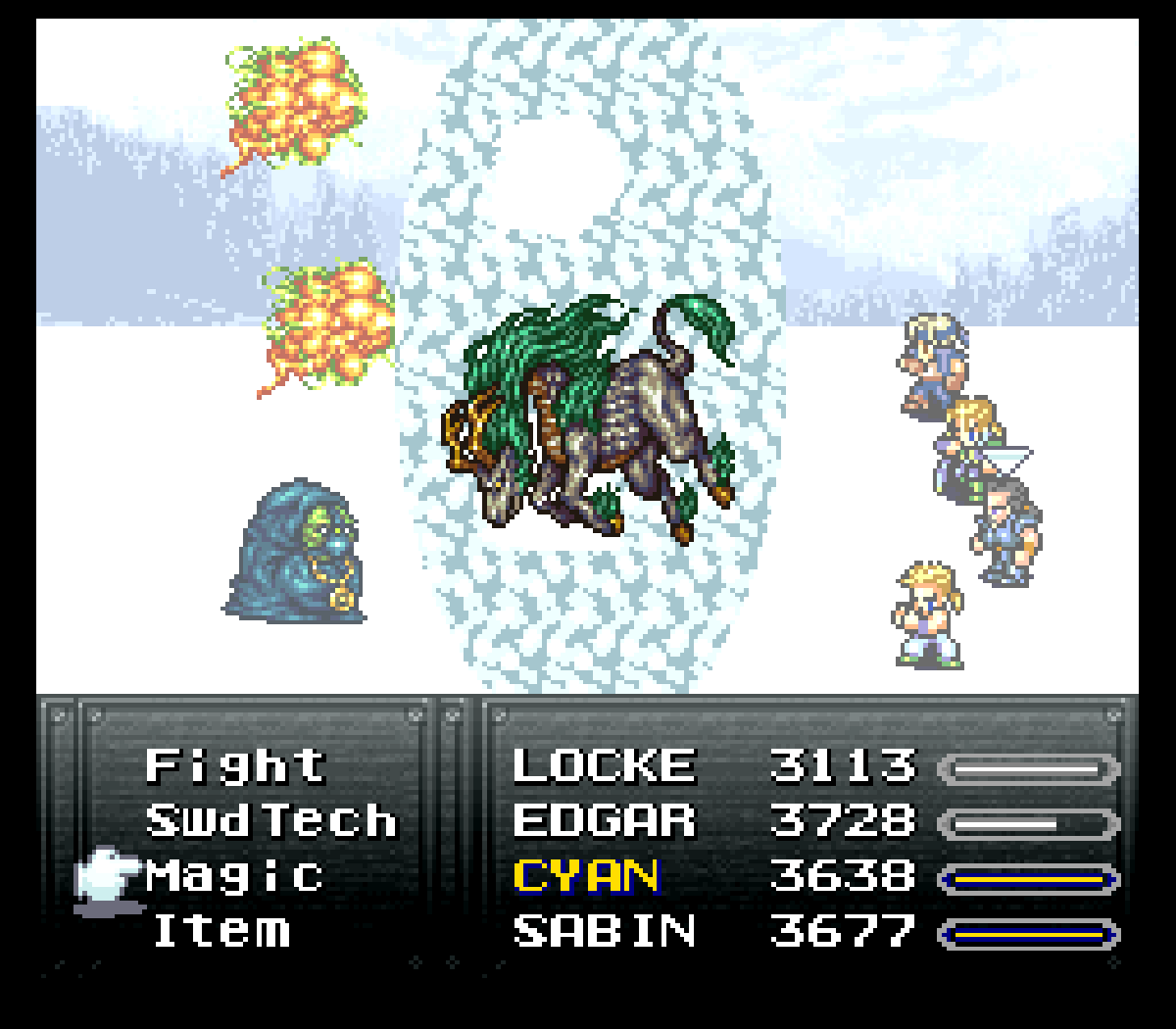Select CYAN in the party list
The height and width of the screenshot is (1029, 1176).
coord(588,876)
